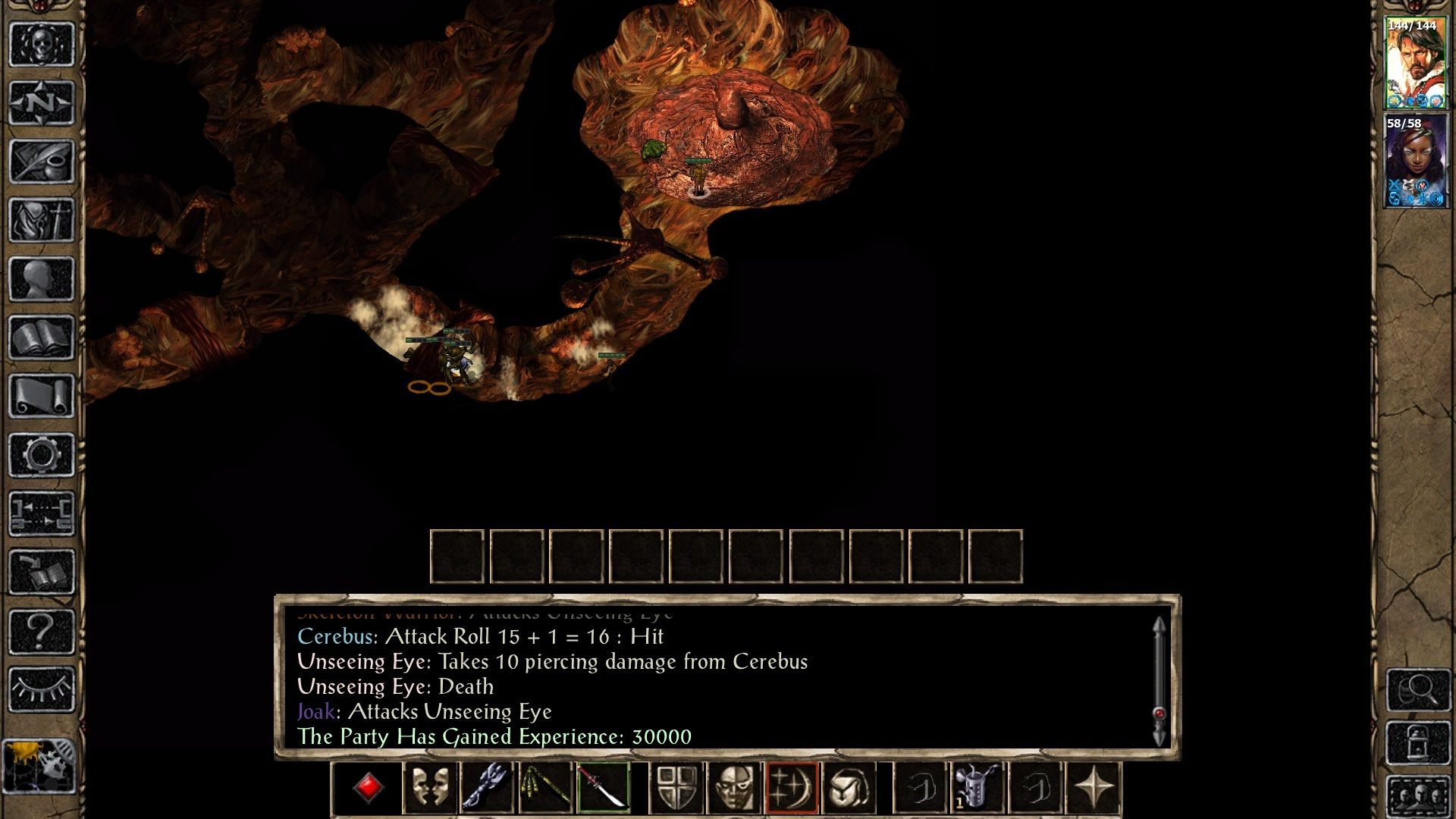Screen dimensions: 1456x819
Task: Open the mage spellbook button
Action: coord(42,337)
